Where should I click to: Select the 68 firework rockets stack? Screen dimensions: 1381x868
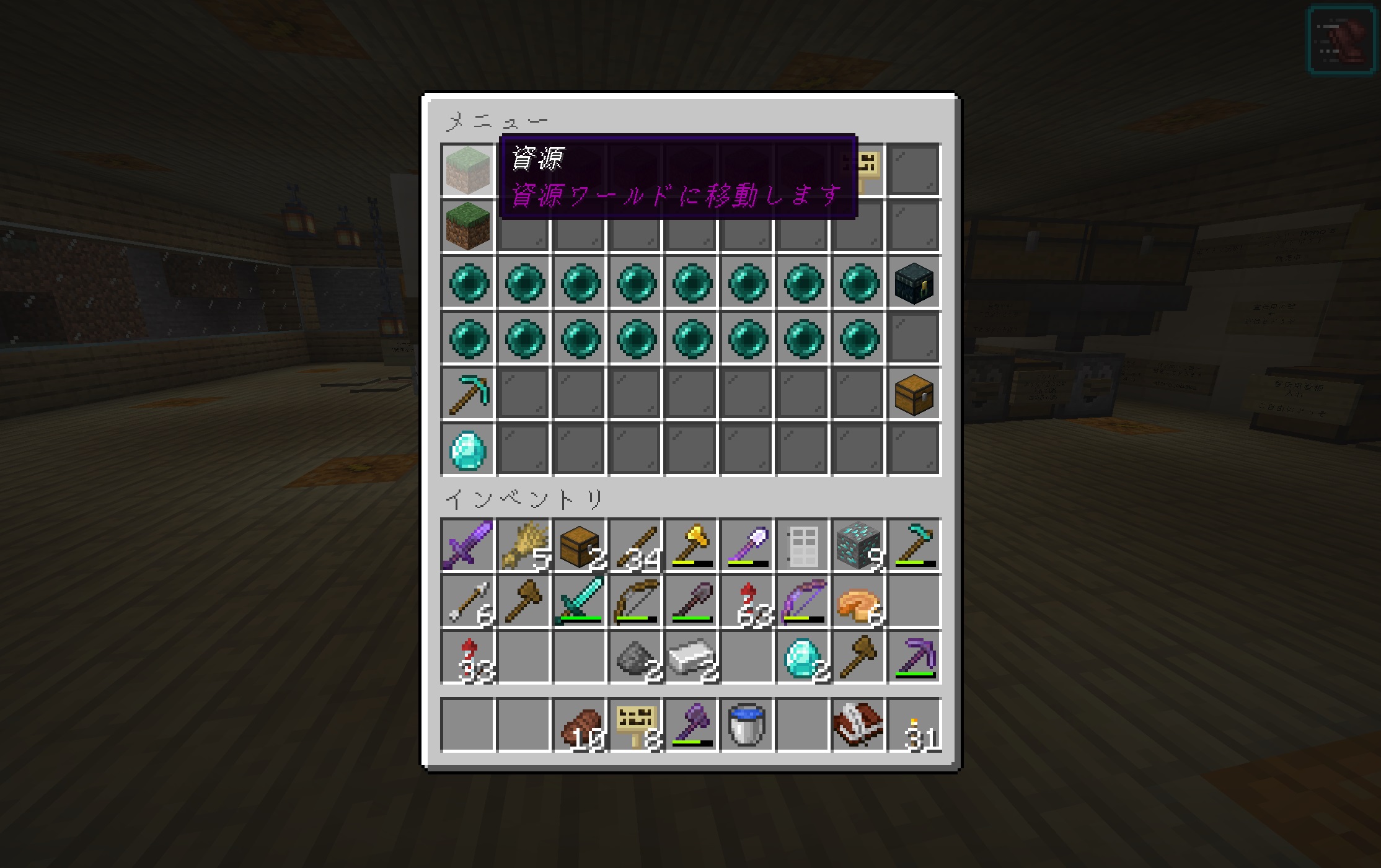click(747, 601)
